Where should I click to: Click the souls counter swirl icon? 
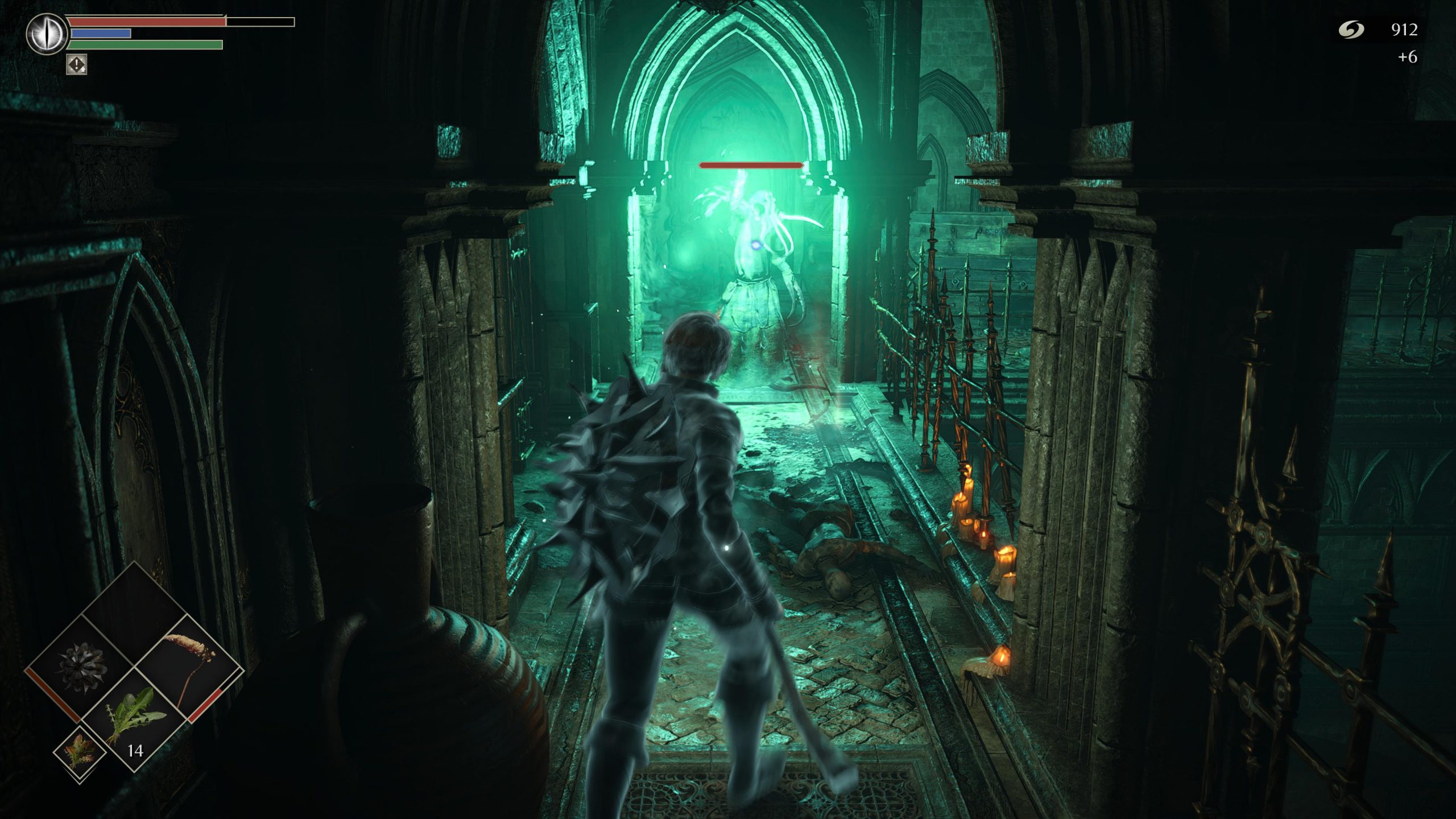coord(1351,30)
